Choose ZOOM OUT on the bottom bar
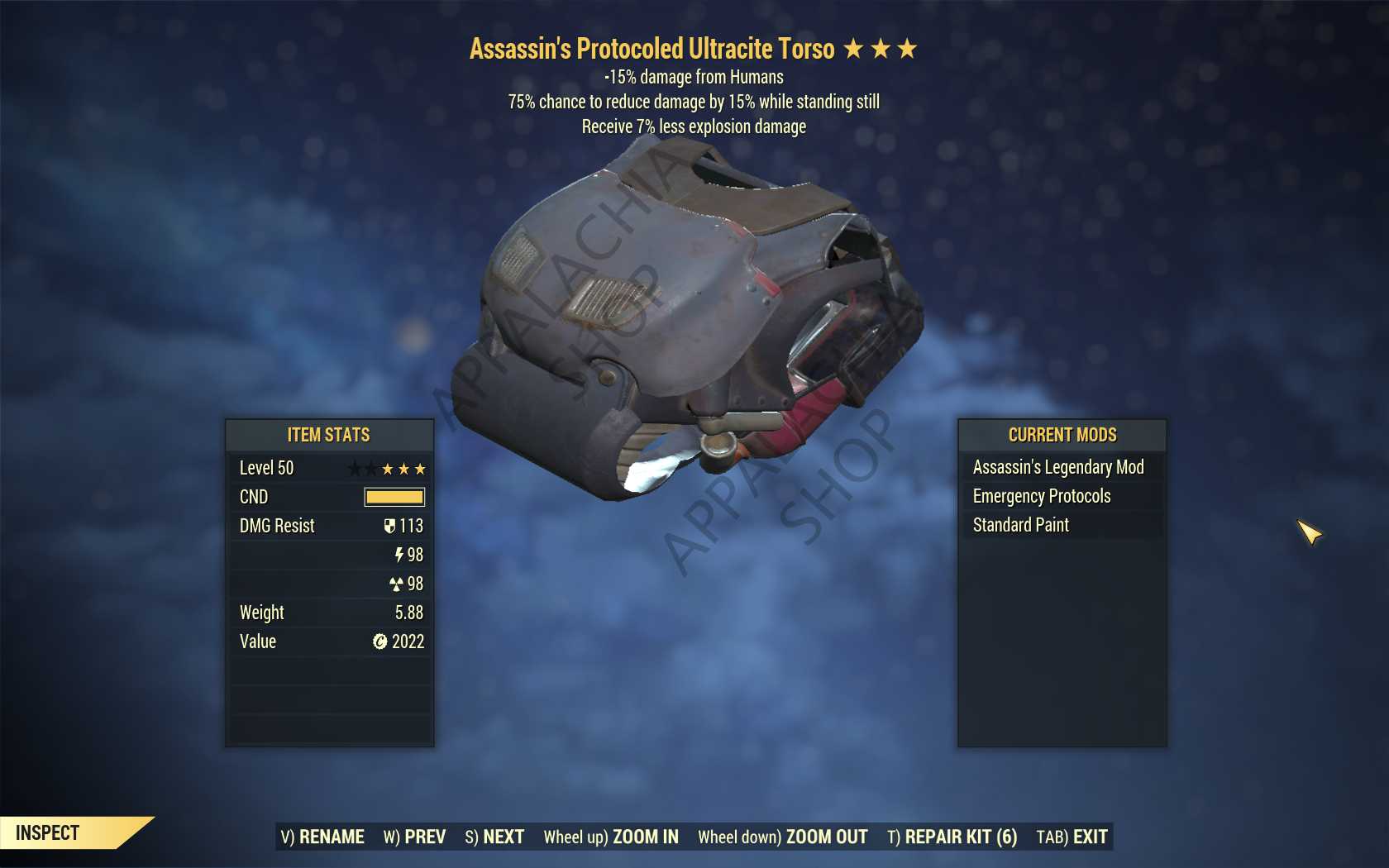 782,837
